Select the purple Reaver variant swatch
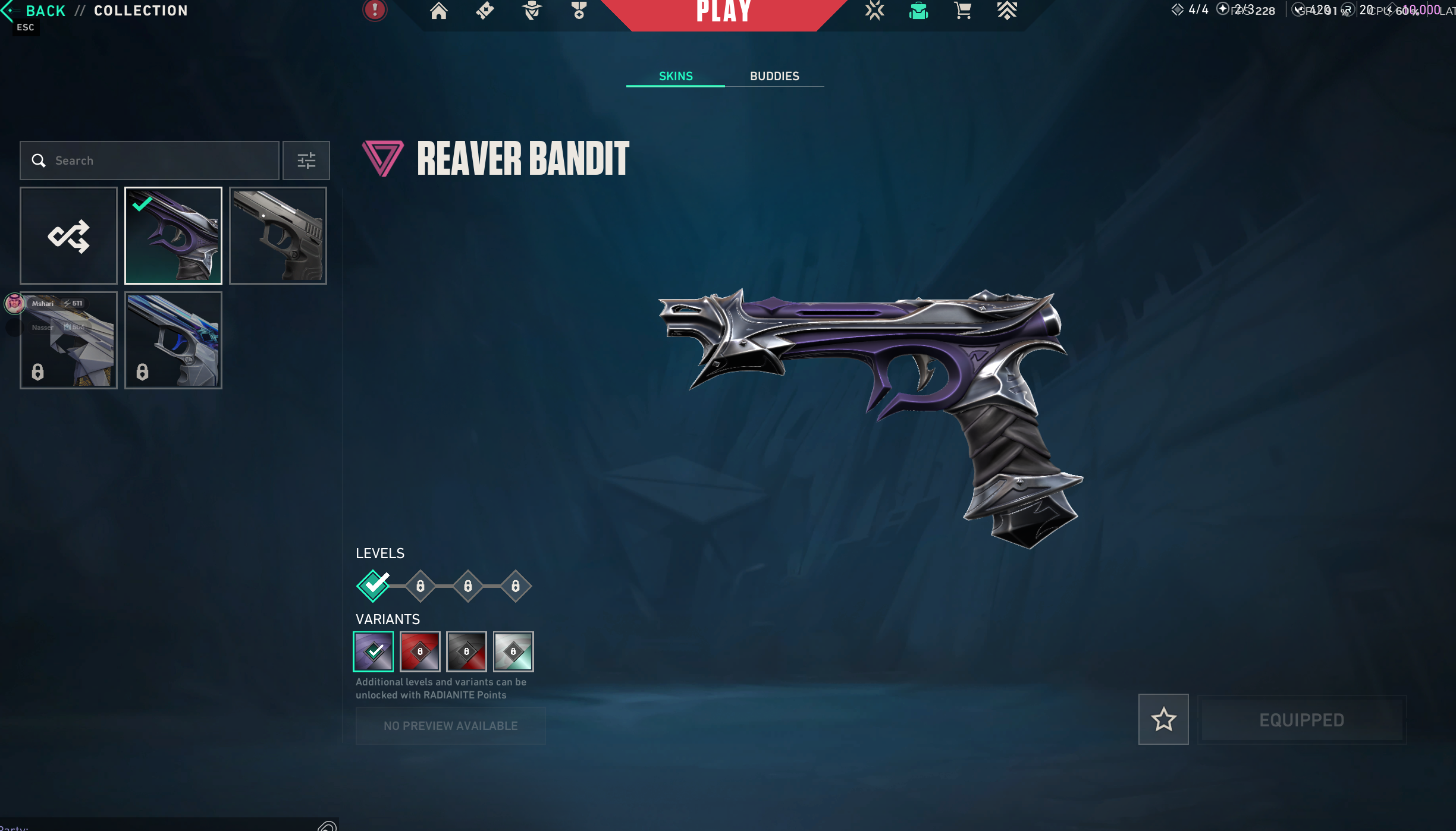 pyautogui.click(x=374, y=651)
